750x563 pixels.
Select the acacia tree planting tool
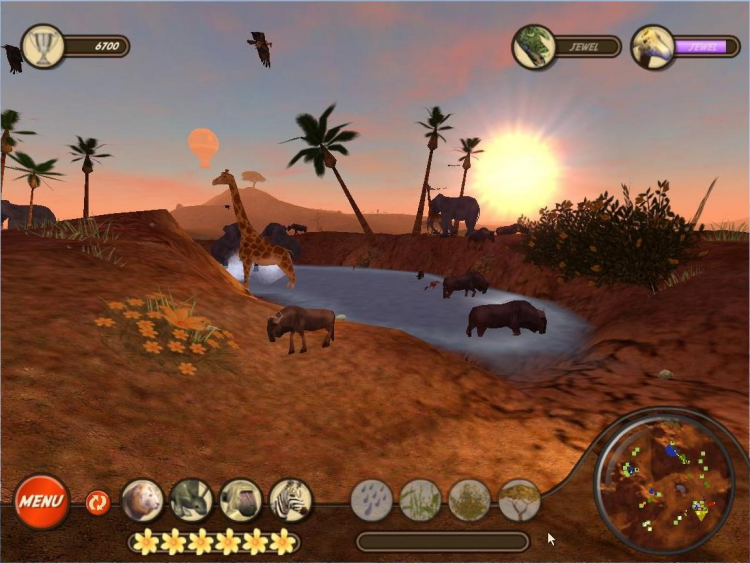[x=520, y=500]
